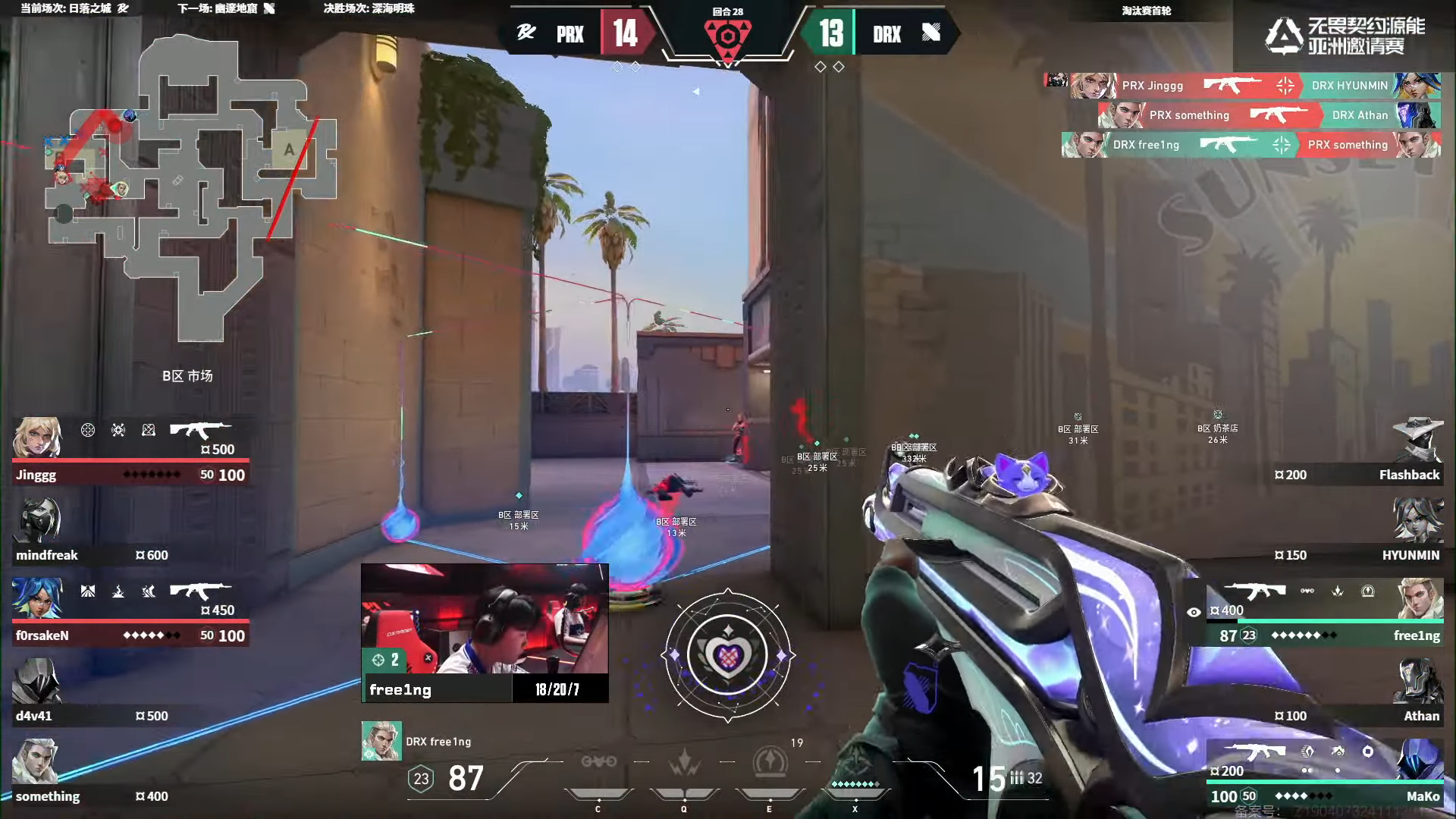Select Jinggg's player row

129,451
